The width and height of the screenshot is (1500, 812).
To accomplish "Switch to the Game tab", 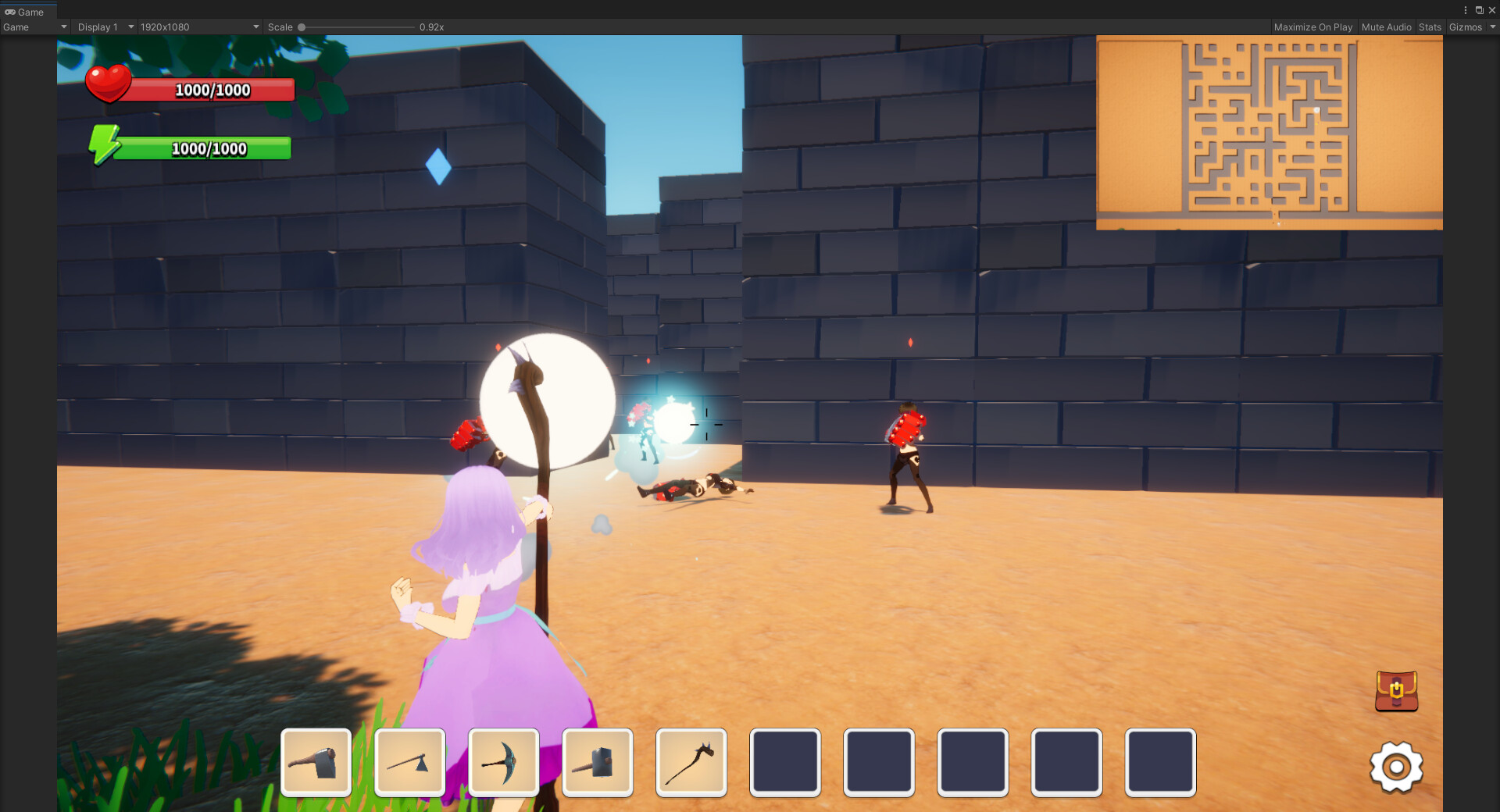I will tap(26, 11).
